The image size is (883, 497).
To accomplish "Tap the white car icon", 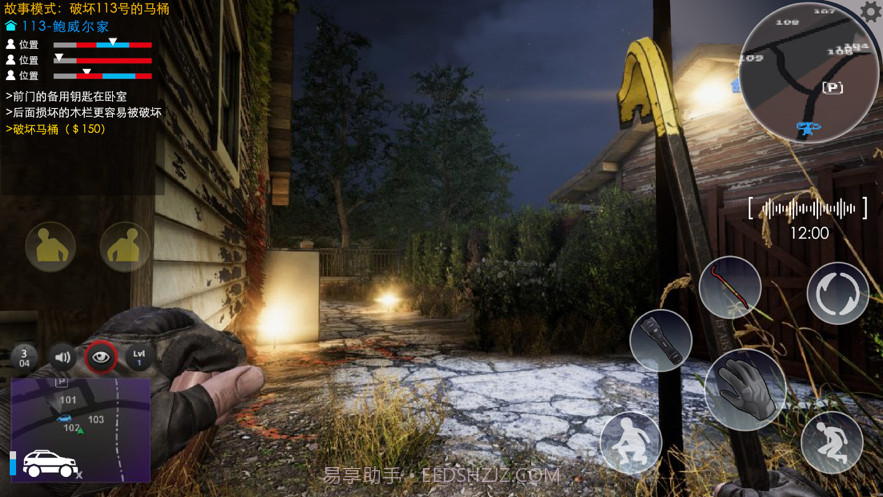I will (x=50, y=464).
